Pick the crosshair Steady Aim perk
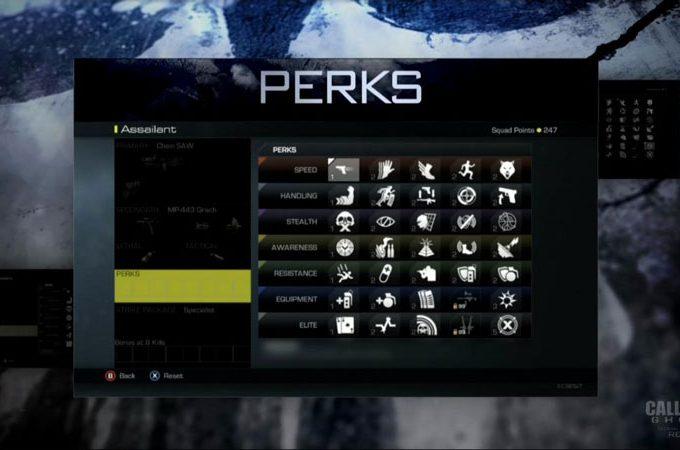 (x=464, y=196)
